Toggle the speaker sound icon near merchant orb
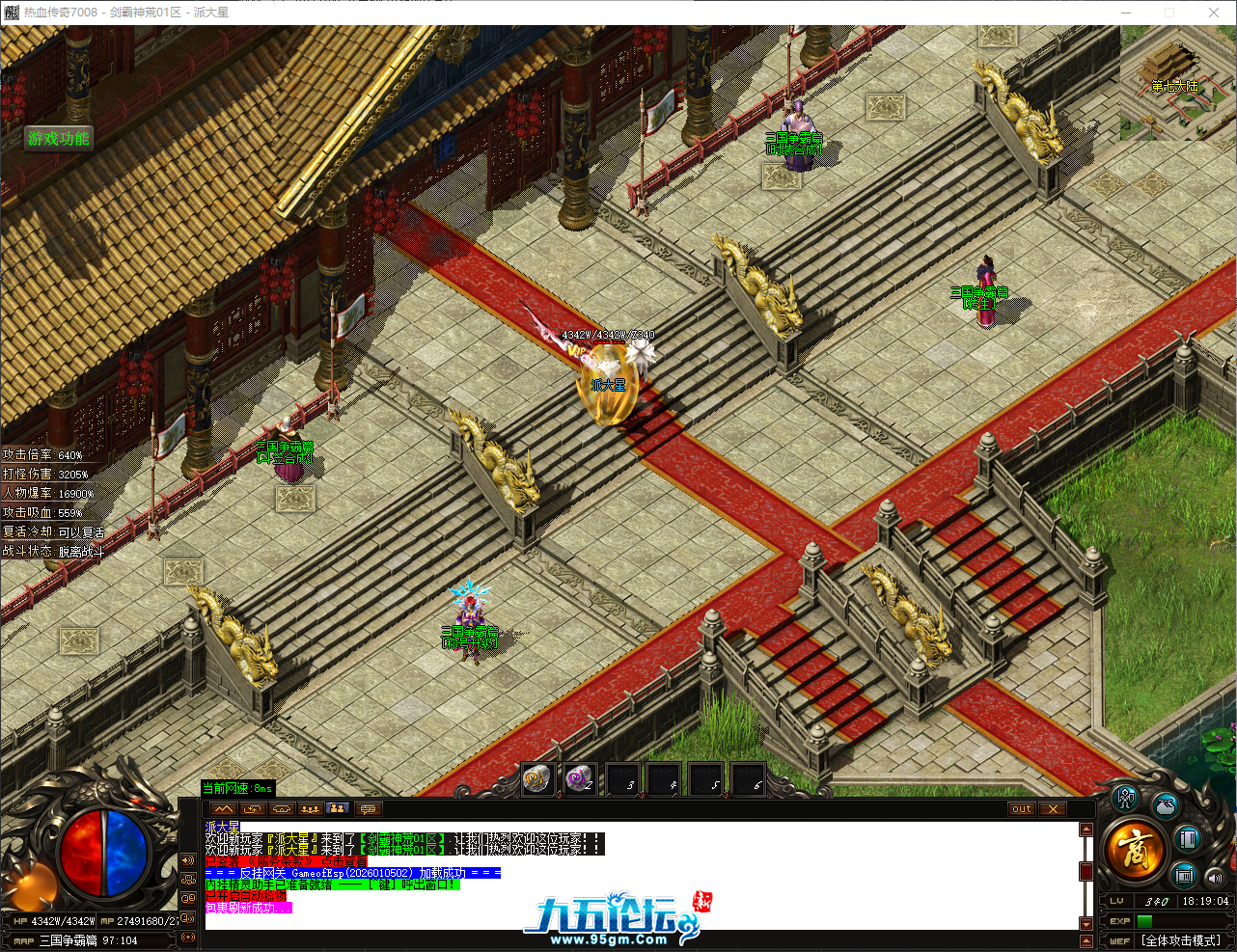1237x952 pixels. pos(1213,878)
